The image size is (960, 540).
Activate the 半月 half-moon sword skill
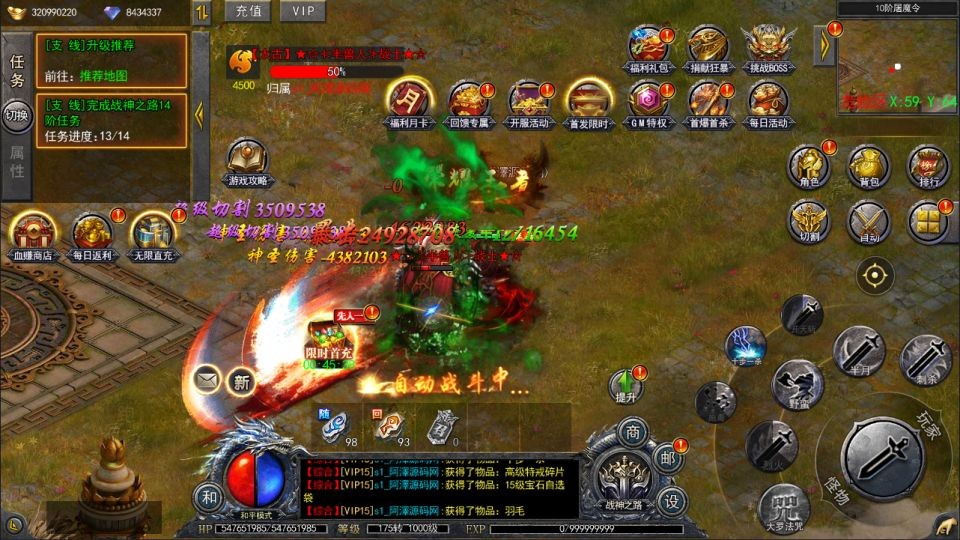pos(858,351)
